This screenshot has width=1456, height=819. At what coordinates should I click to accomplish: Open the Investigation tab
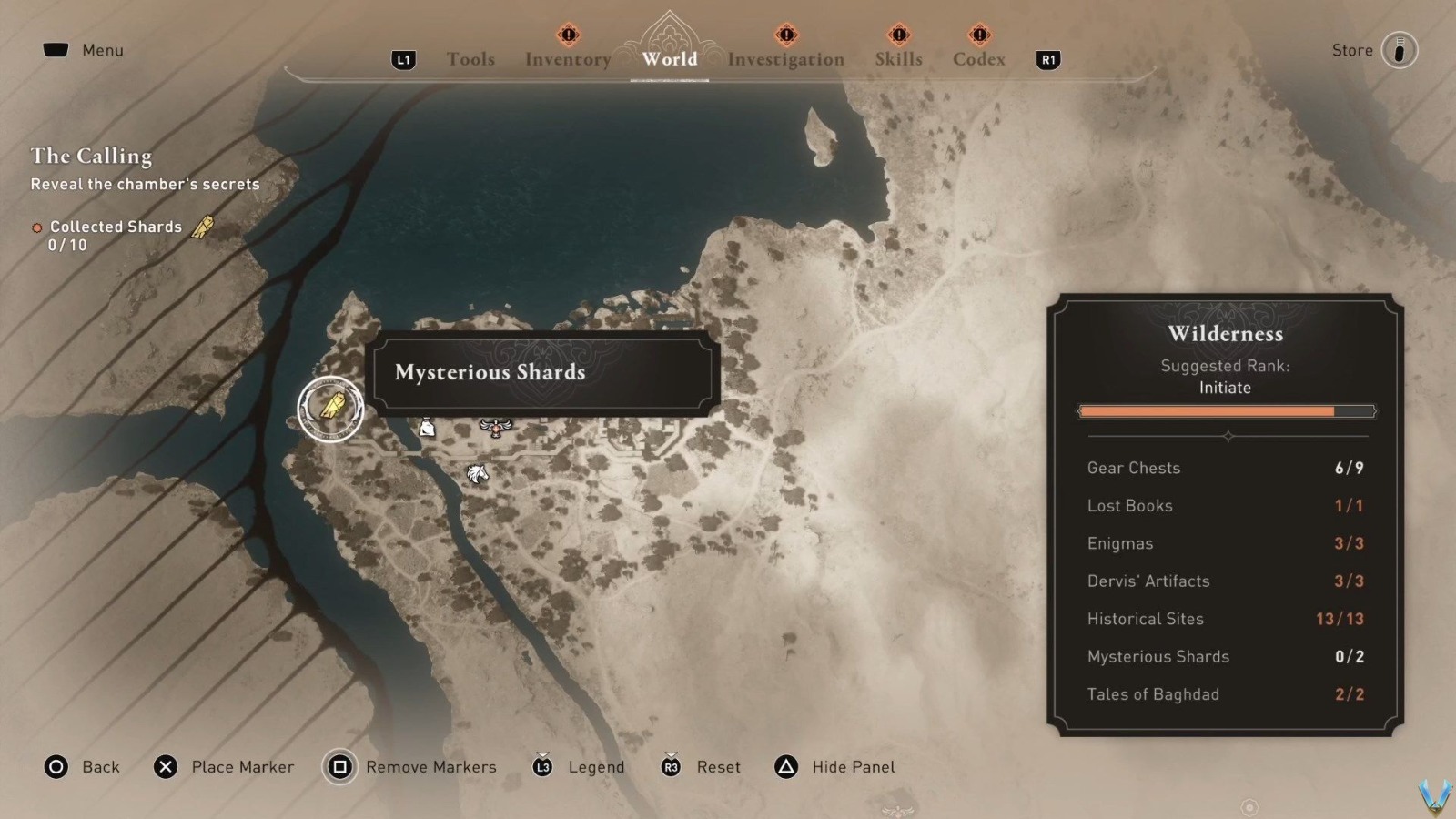coord(784,59)
